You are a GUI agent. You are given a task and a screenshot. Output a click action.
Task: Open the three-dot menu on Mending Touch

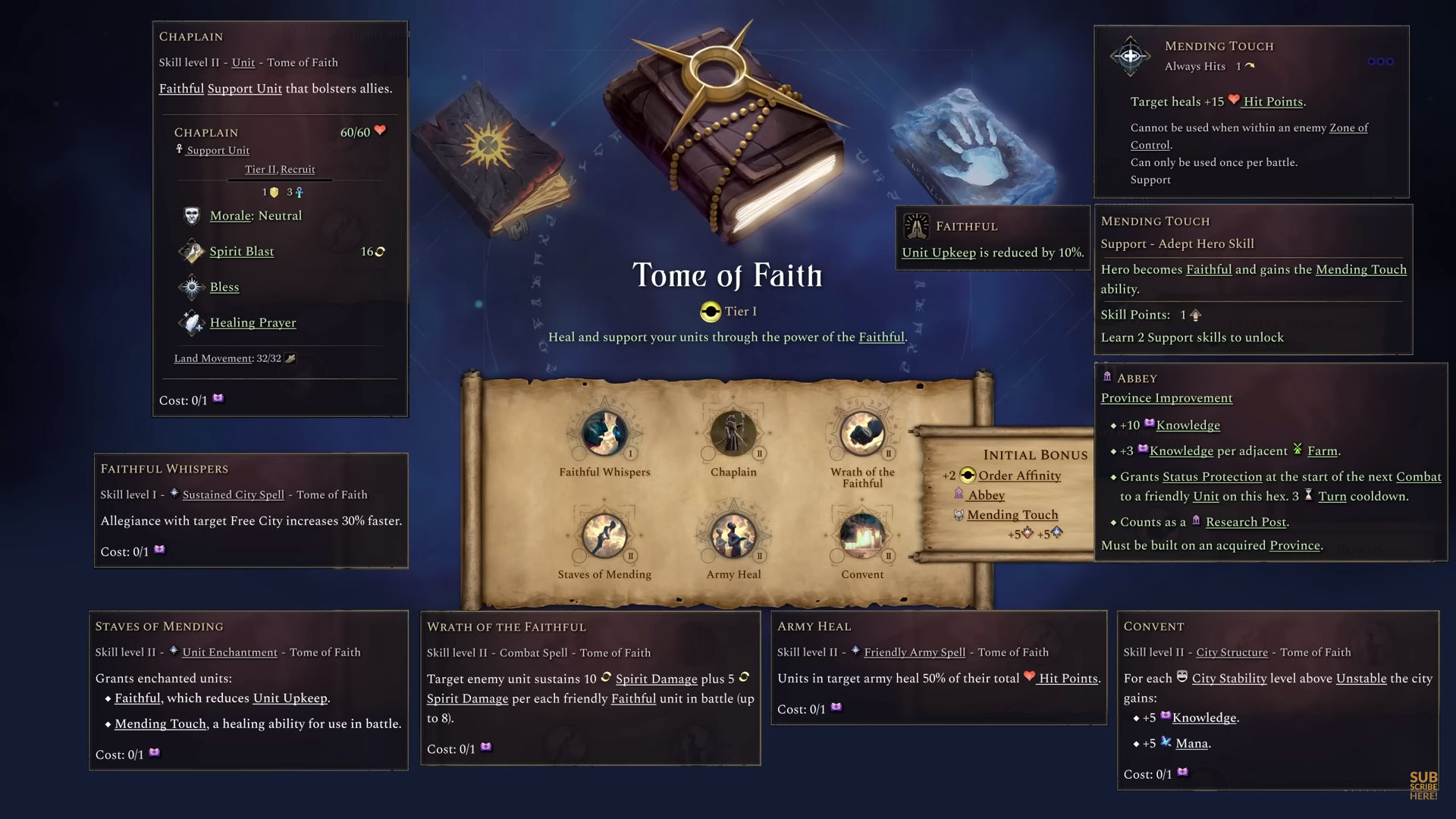click(1382, 61)
